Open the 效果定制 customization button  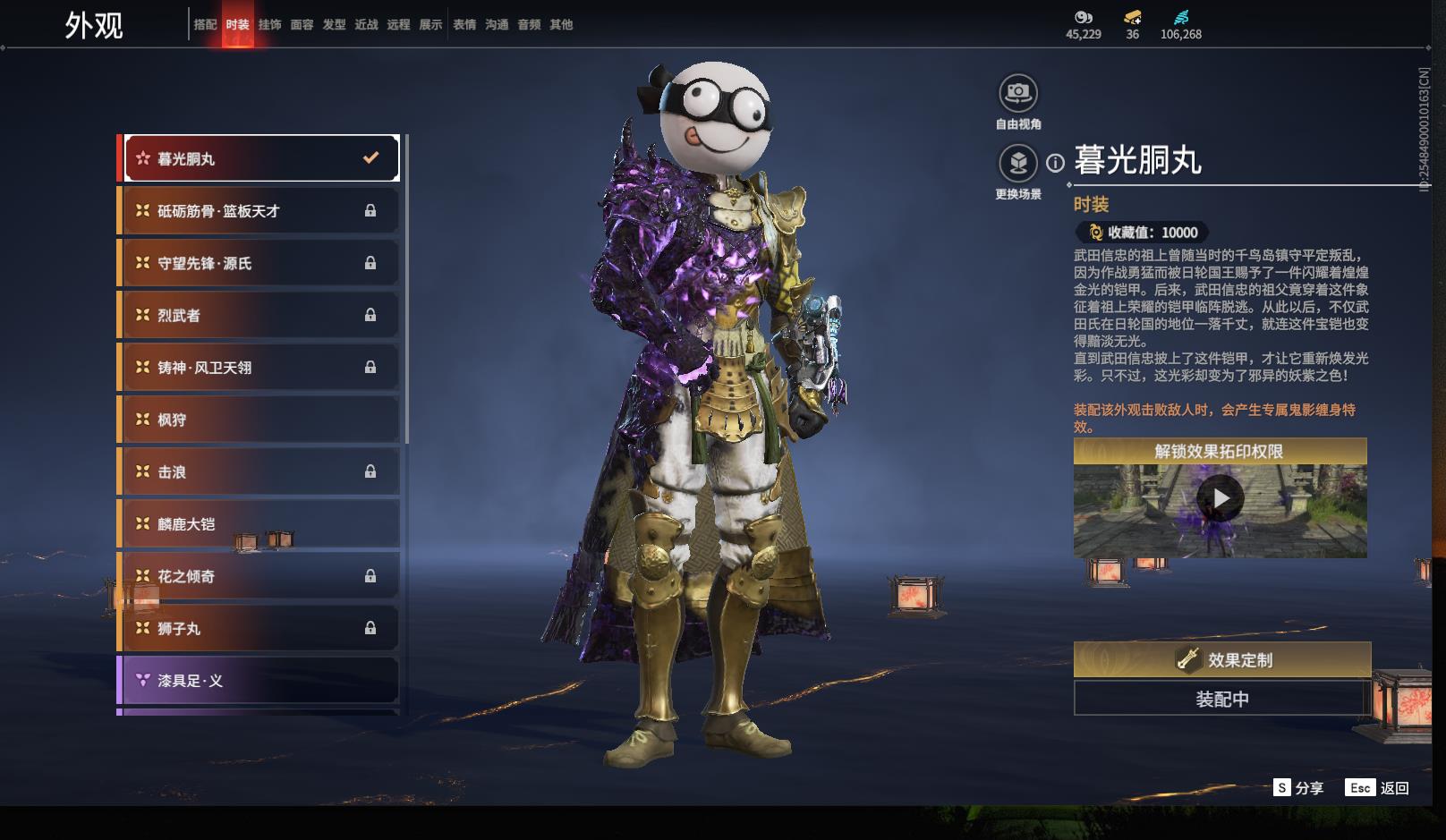[x=1222, y=660]
